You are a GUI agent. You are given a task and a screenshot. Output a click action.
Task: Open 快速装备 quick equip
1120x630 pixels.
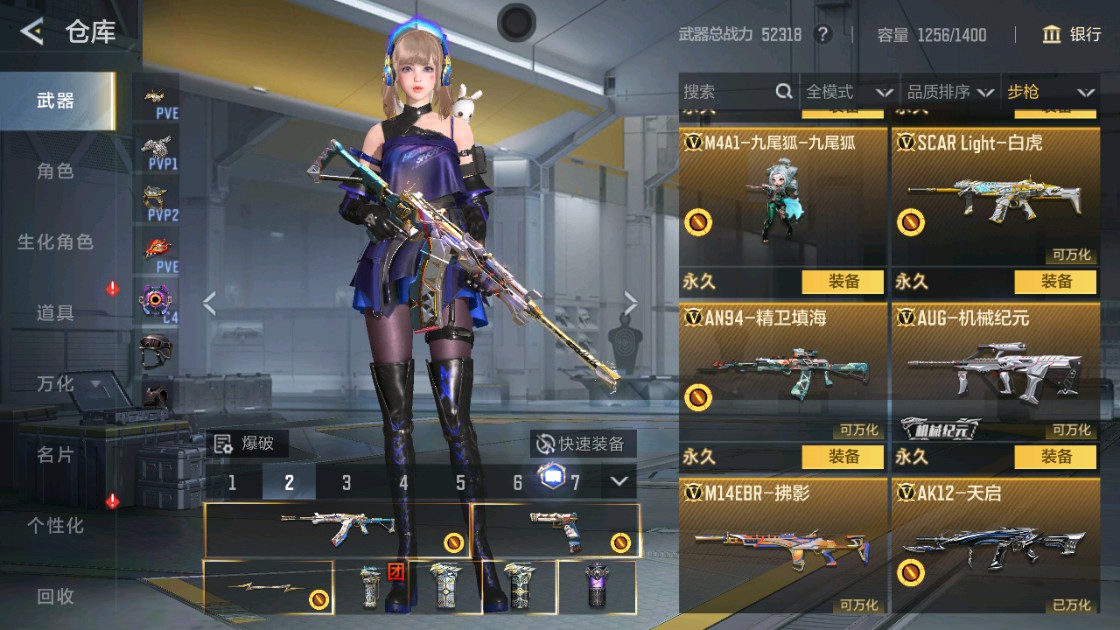coord(582,444)
